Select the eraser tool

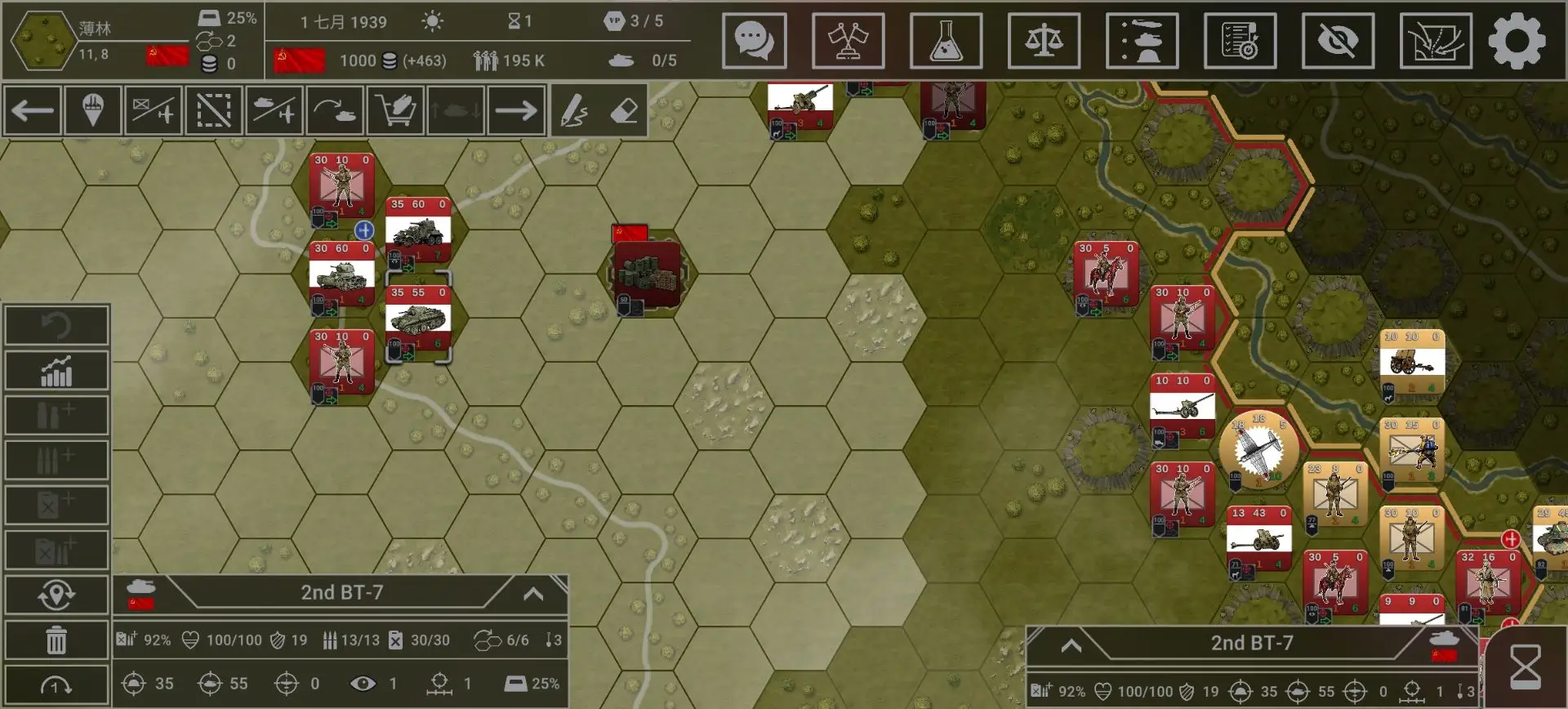(x=624, y=110)
